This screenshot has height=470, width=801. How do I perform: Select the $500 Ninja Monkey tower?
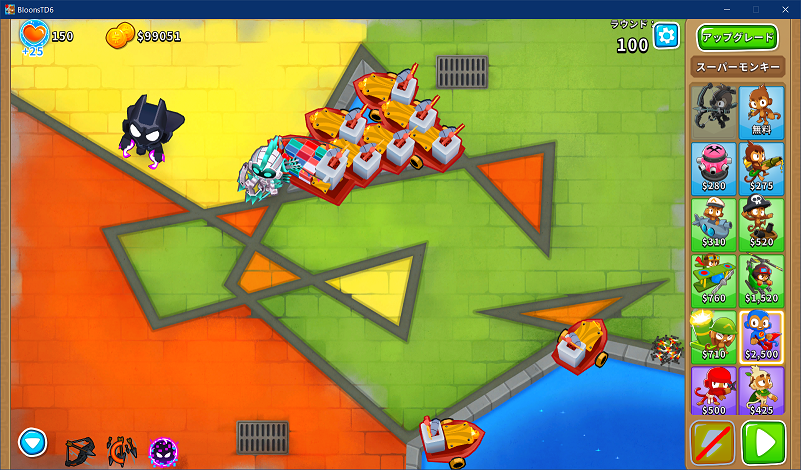tap(713, 390)
